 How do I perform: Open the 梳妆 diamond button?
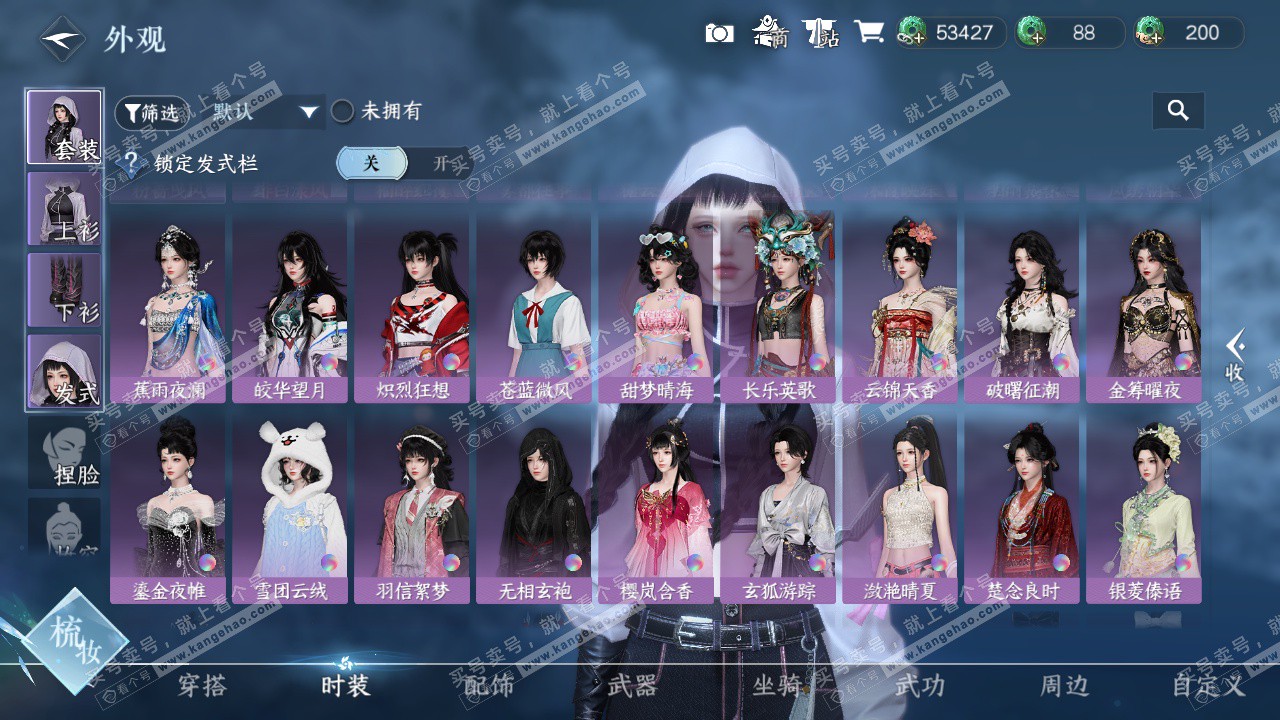(x=75, y=640)
